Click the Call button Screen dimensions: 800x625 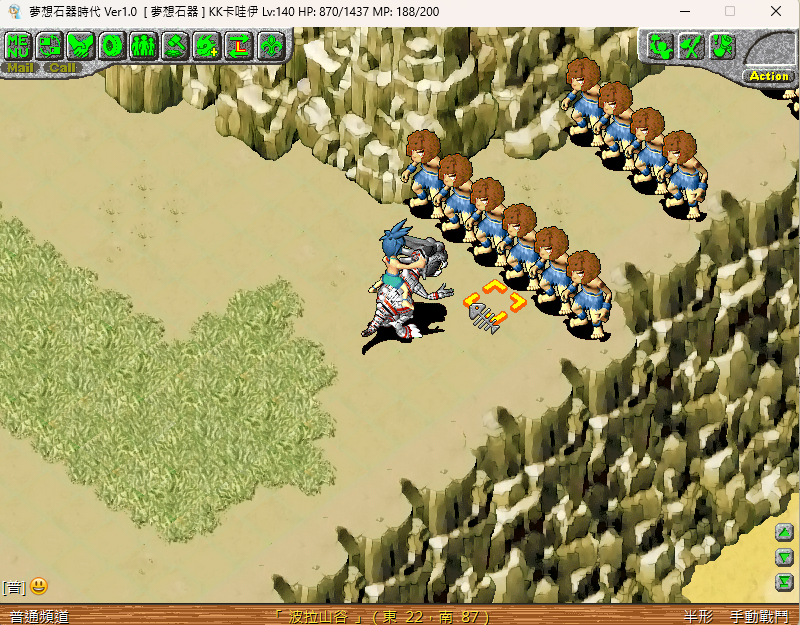coord(62,68)
